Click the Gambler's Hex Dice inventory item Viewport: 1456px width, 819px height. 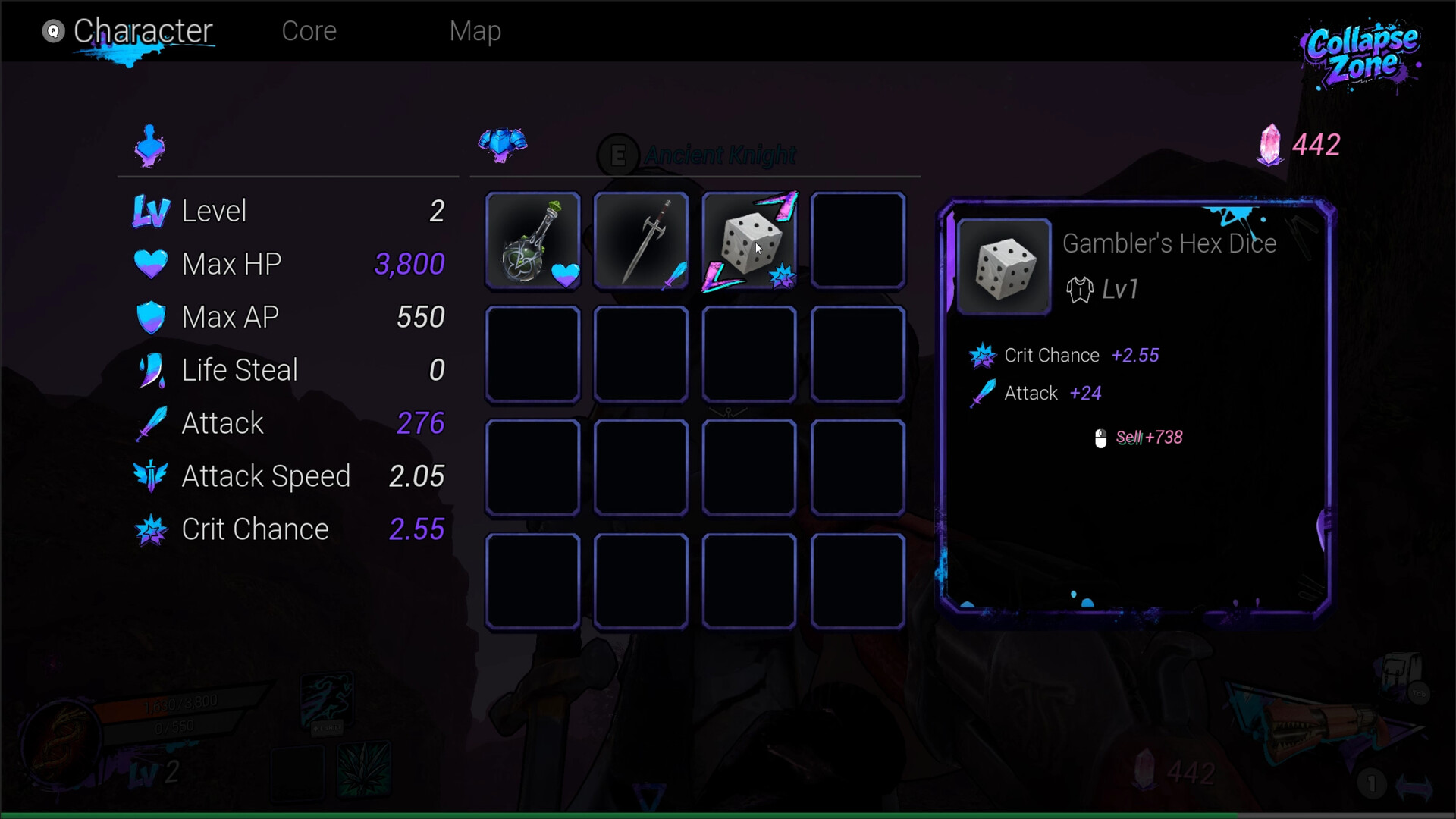point(749,241)
